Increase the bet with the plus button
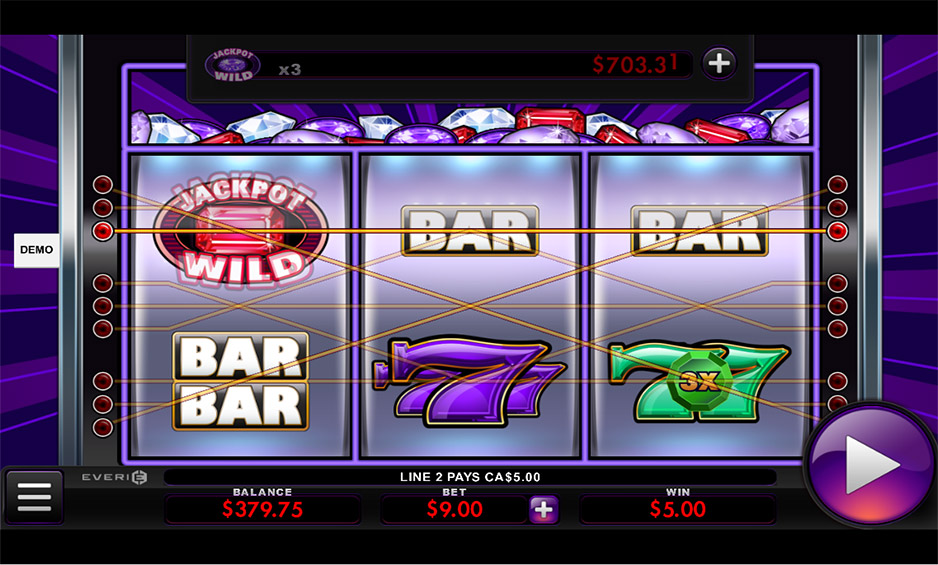 pyautogui.click(x=543, y=509)
